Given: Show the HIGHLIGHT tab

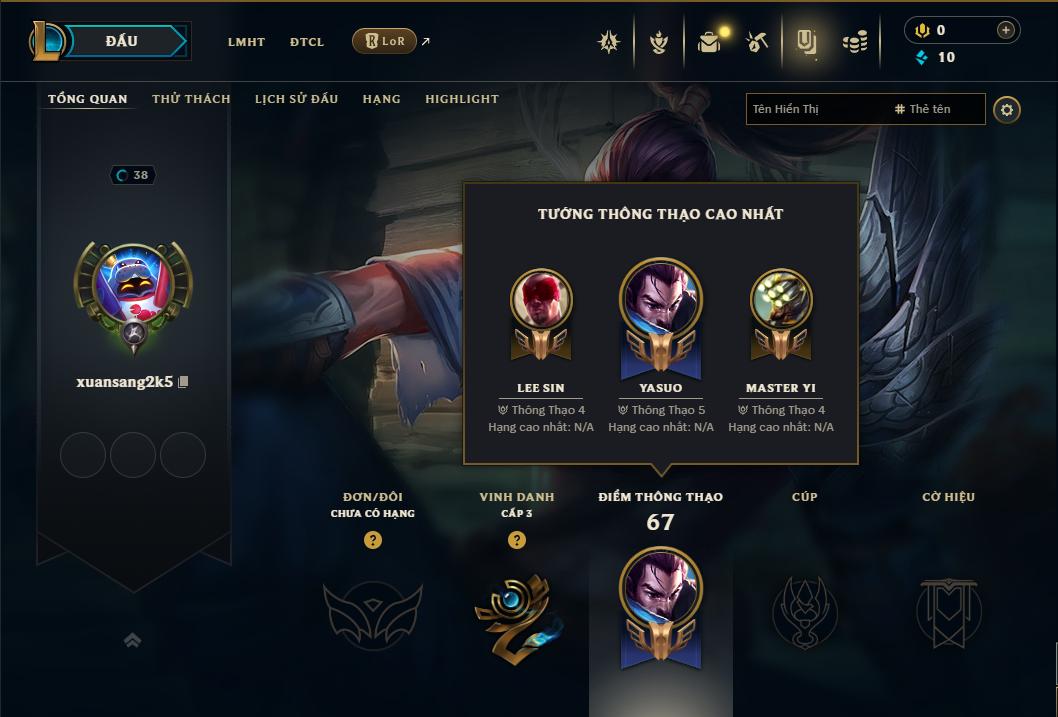Looking at the screenshot, I should [461, 99].
